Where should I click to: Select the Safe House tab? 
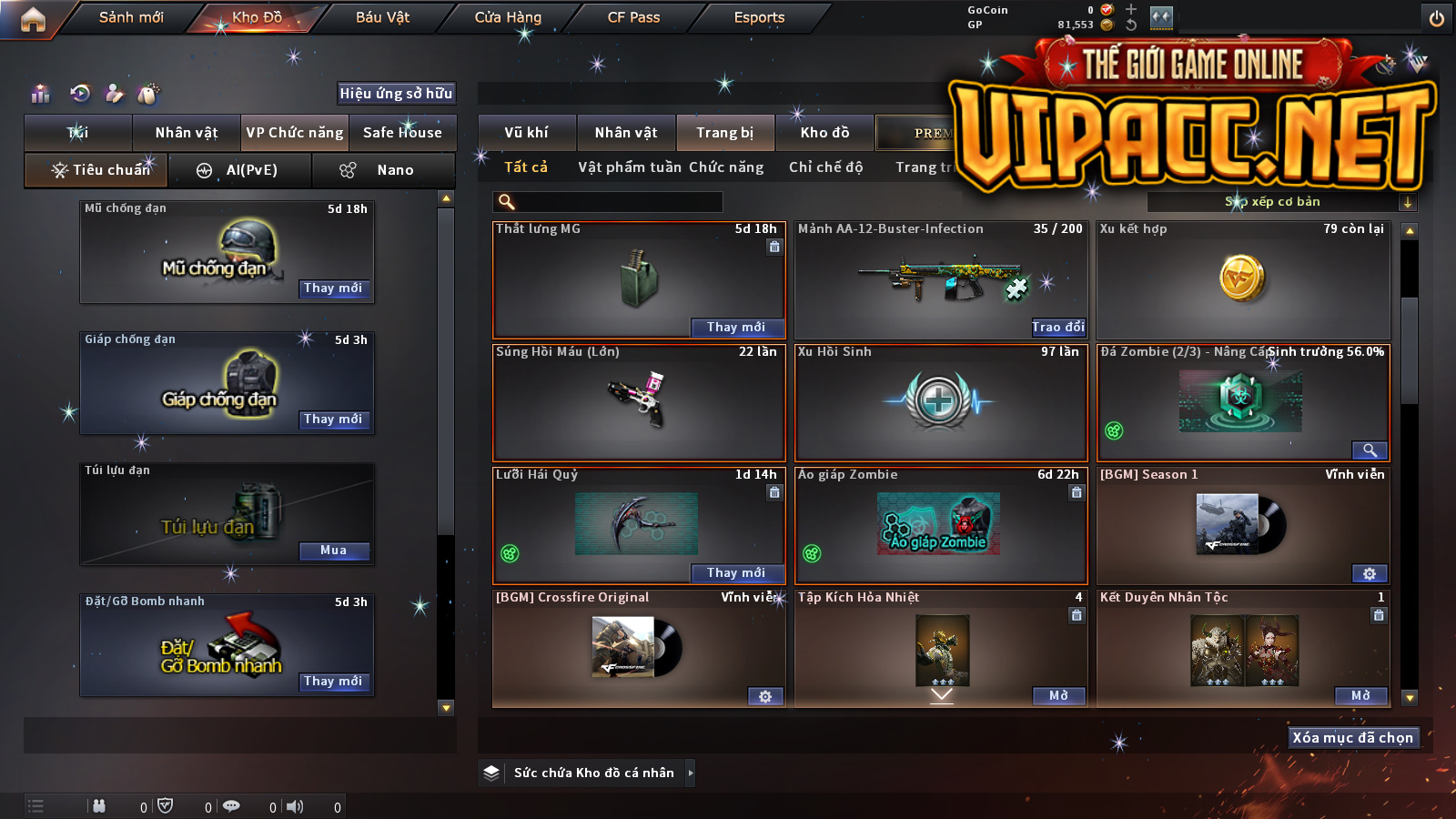pyautogui.click(x=402, y=133)
